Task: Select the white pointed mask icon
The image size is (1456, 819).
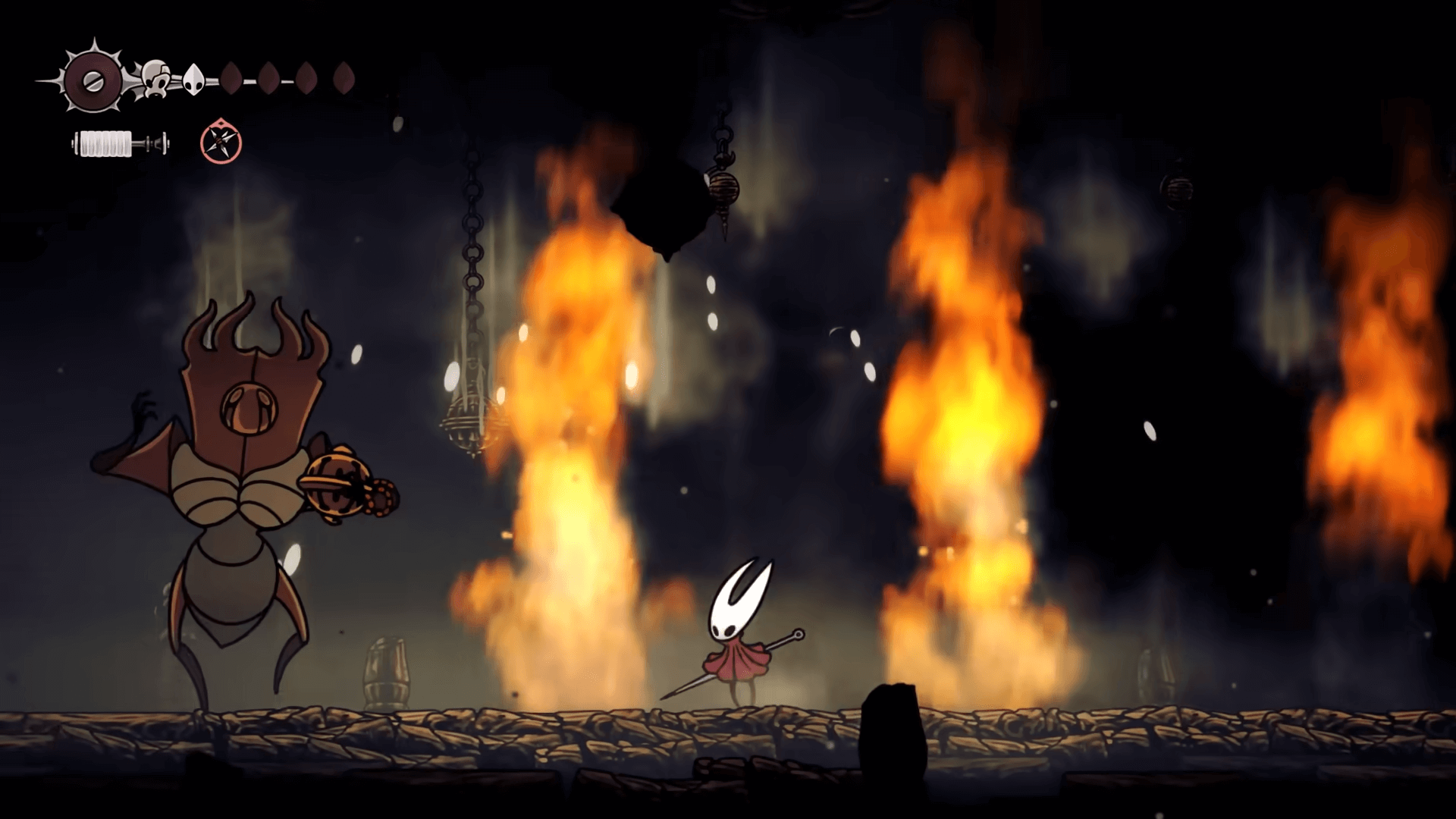Action: 194,79
